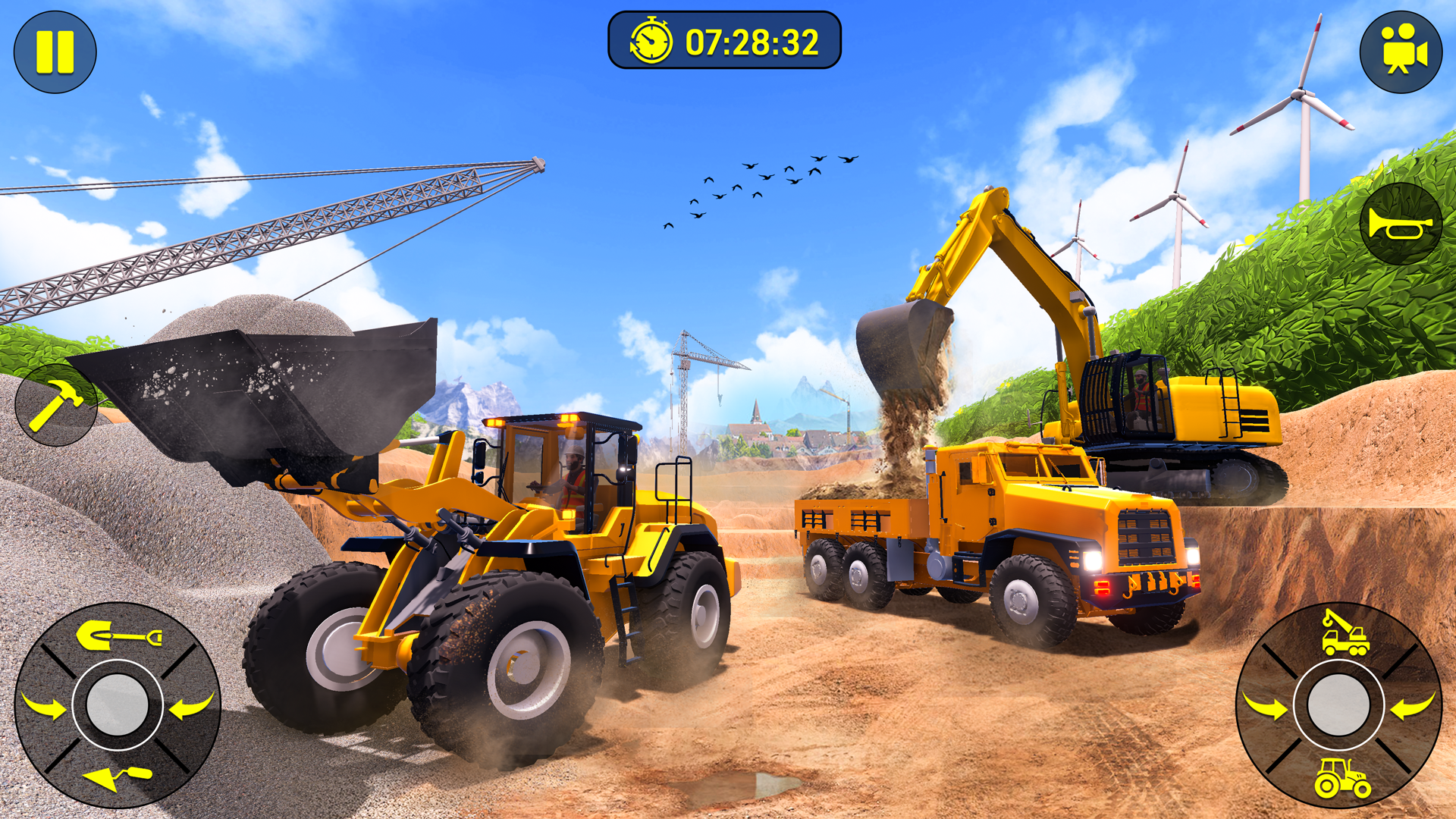Honk the horn using the trumpet toggle
The width and height of the screenshot is (1456, 819).
point(1403,224)
